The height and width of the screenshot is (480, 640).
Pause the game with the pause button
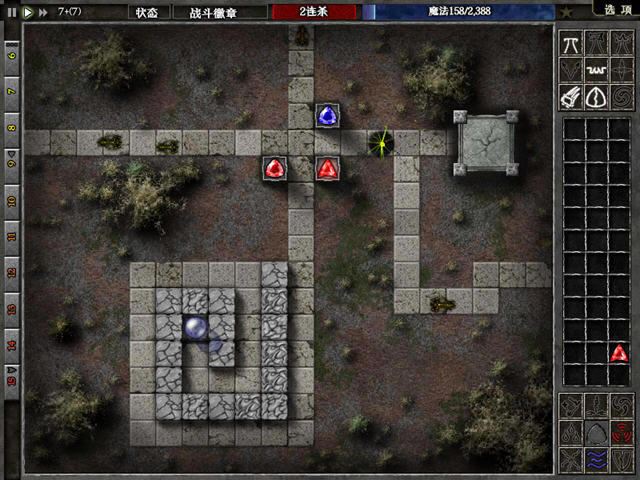pyautogui.click(x=12, y=12)
